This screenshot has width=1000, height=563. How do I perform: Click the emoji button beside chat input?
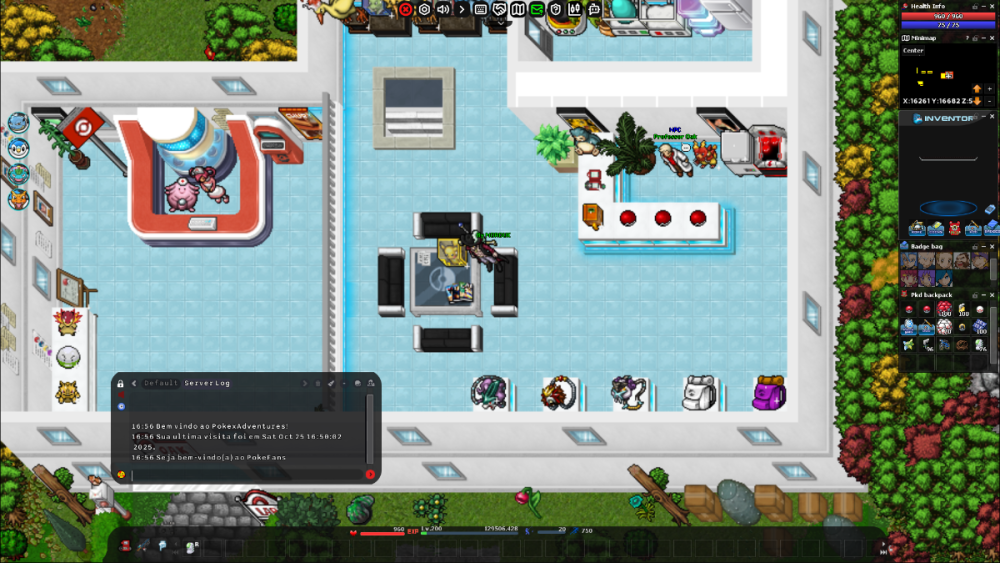point(121,474)
